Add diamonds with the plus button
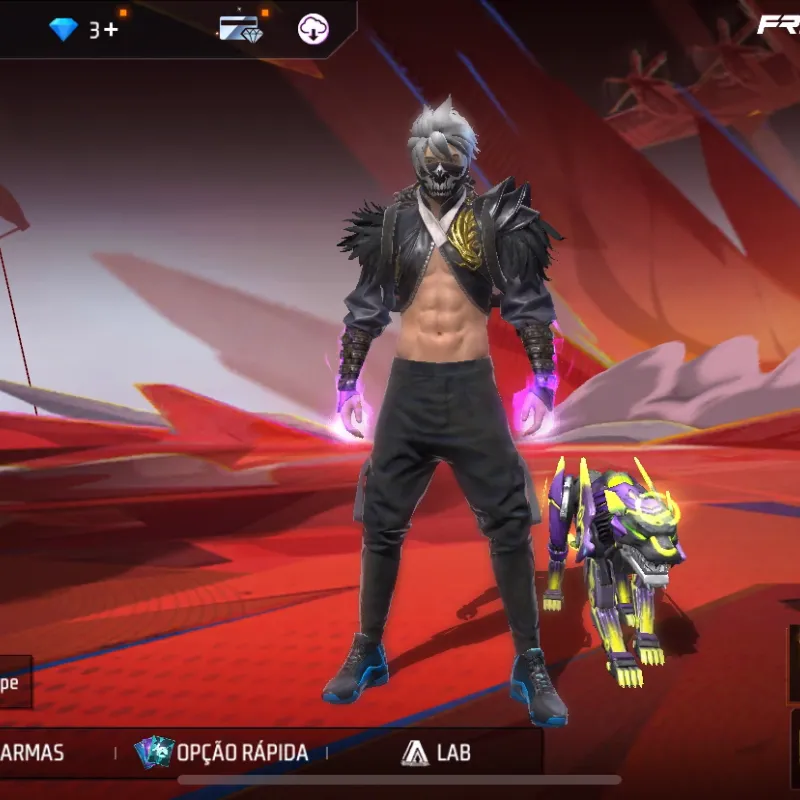Viewport: 800px width, 800px height. click(x=110, y=30)
